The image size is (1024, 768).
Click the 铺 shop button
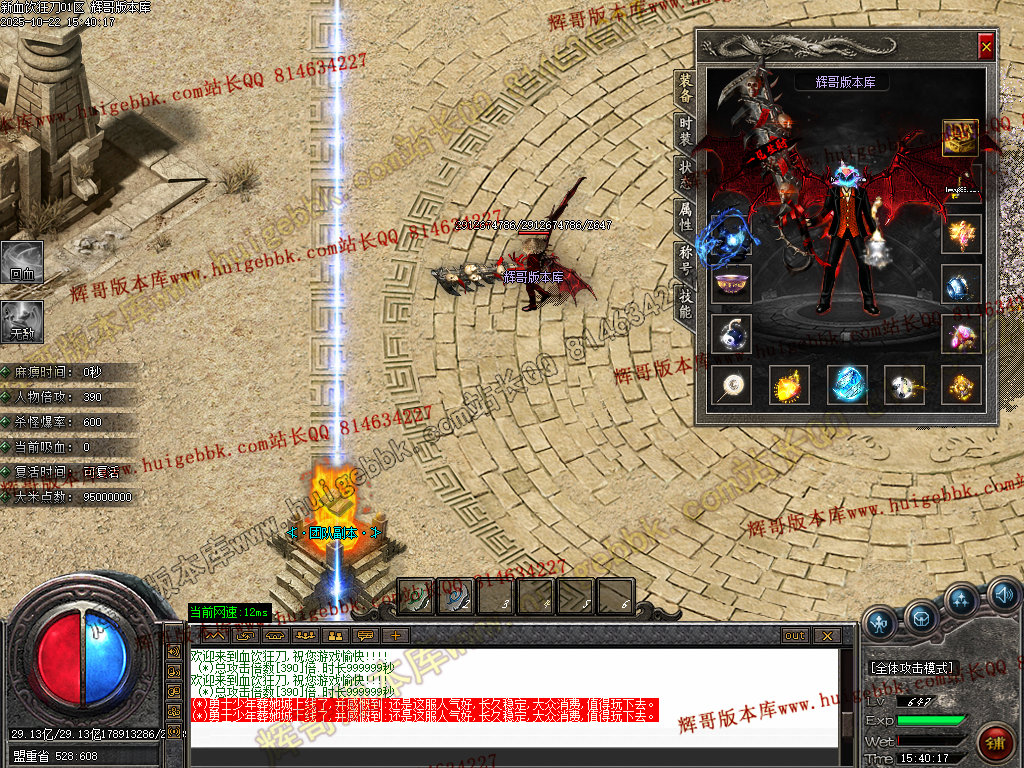click(x=994, y=743)
